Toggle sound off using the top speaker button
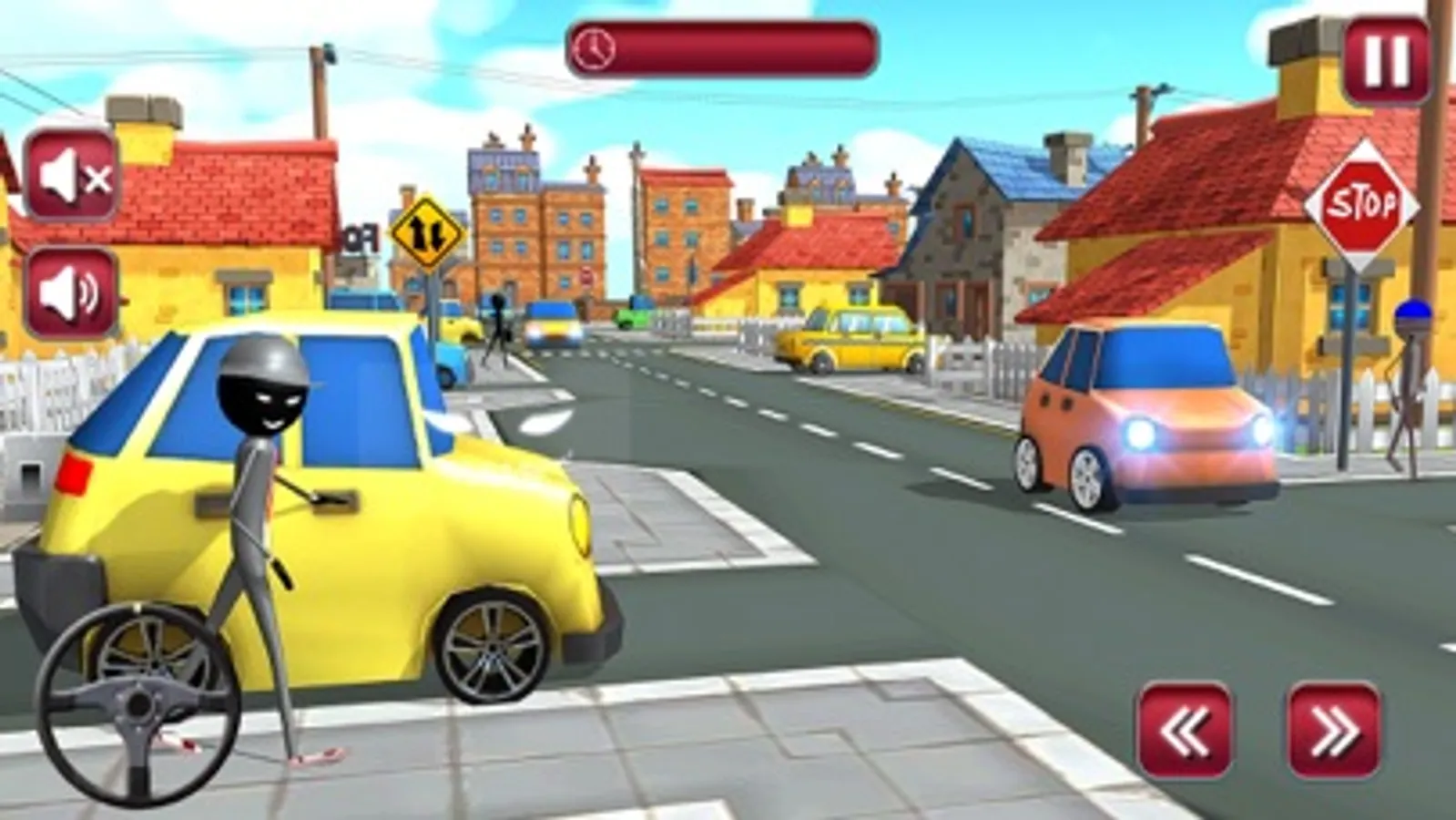Screen dimensions: 1456x820 73,175
